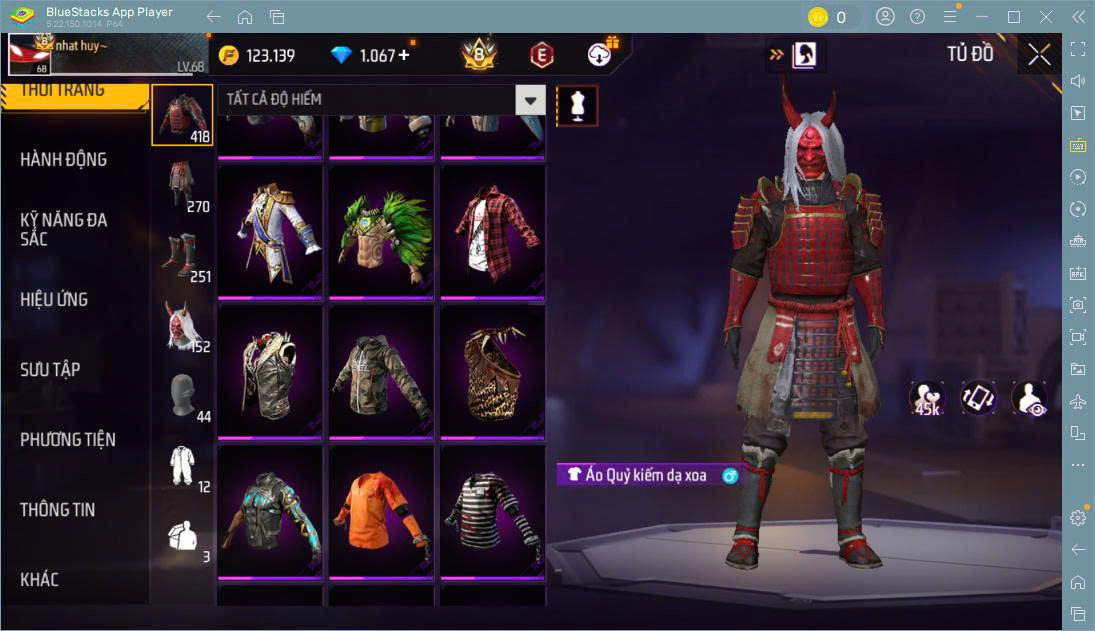Select the red plaid shirt item

[x=493, y=233]
